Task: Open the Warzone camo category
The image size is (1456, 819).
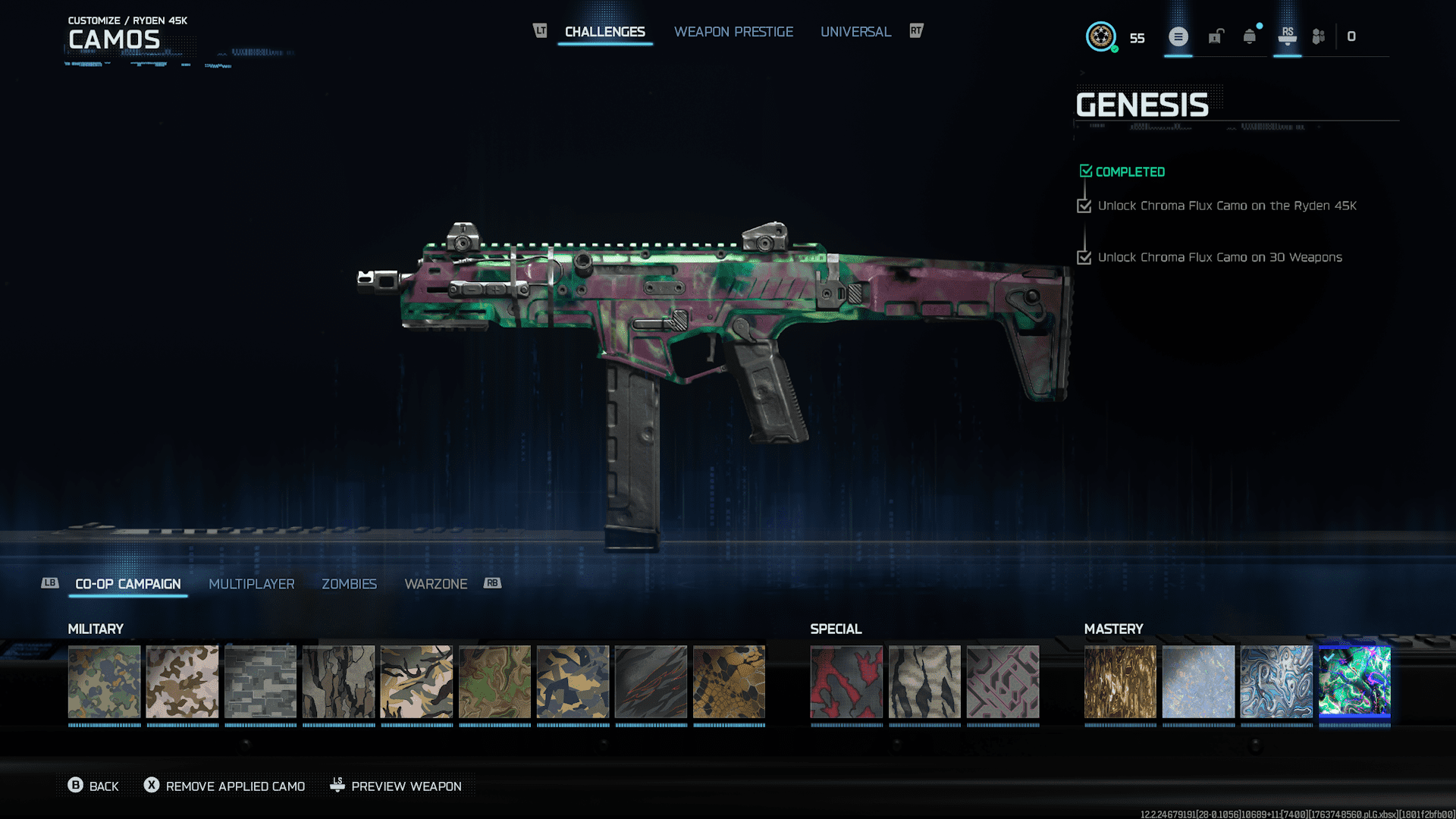Action: [x=435, y=584]
